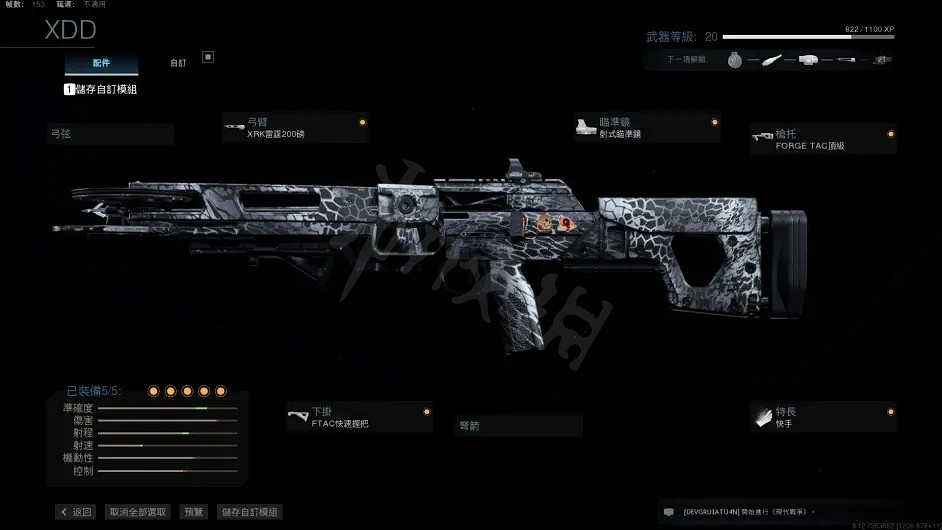Click 取消全部選取 to deselect all
The height and width of the screenshot is (530, 942).
[139, 512]
